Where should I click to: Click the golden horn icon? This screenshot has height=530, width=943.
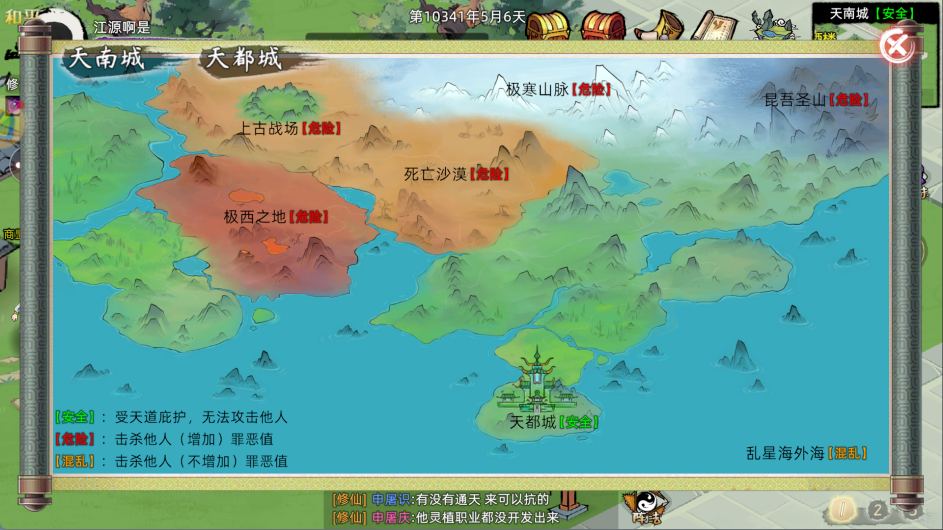tap(659, 24)
